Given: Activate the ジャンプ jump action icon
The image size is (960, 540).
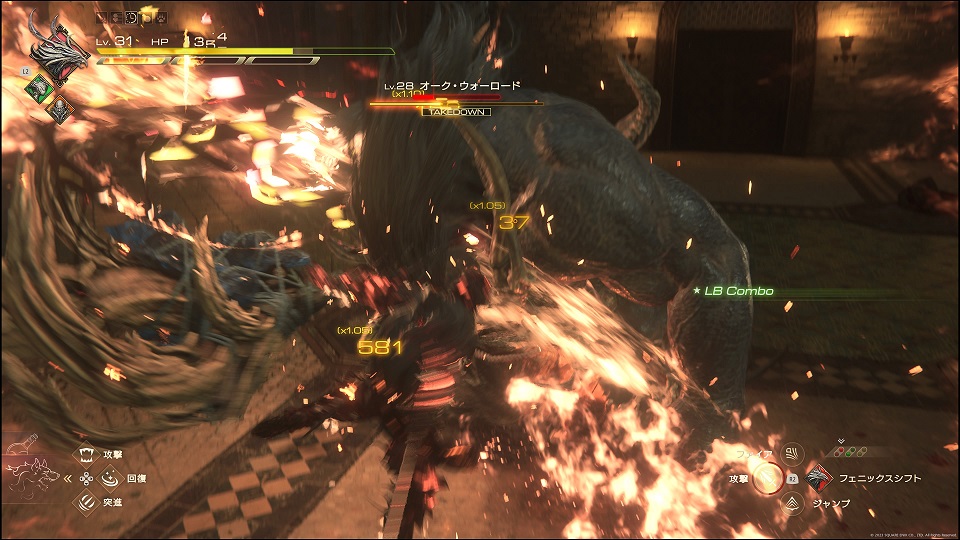Looking at the screenshot, I should point(793,502).
